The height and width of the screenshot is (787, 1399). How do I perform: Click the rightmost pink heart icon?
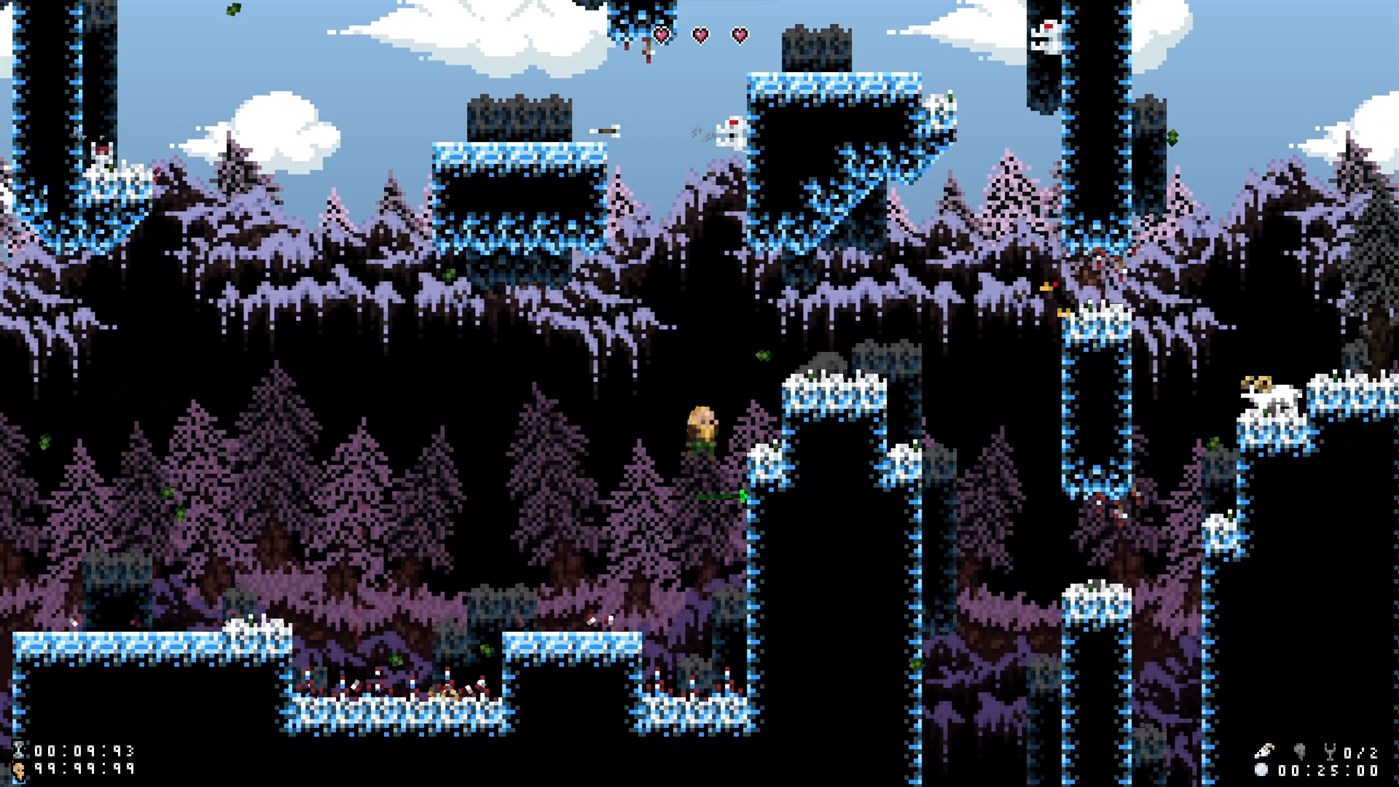click(738, 34)
